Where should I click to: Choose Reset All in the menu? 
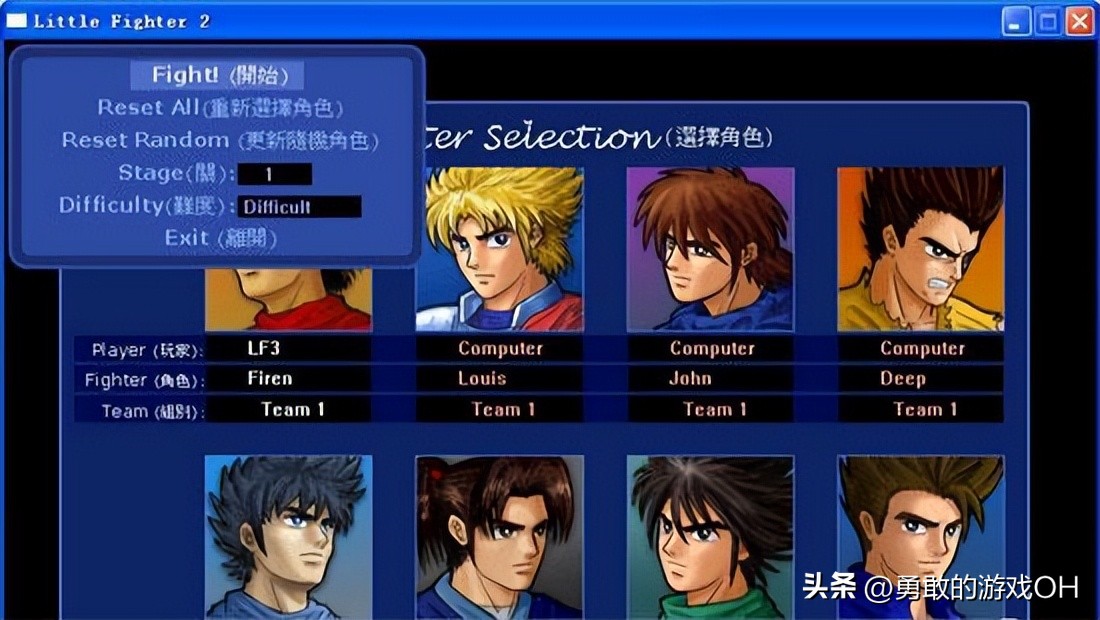pyautogui.click(x=220, y=107)
